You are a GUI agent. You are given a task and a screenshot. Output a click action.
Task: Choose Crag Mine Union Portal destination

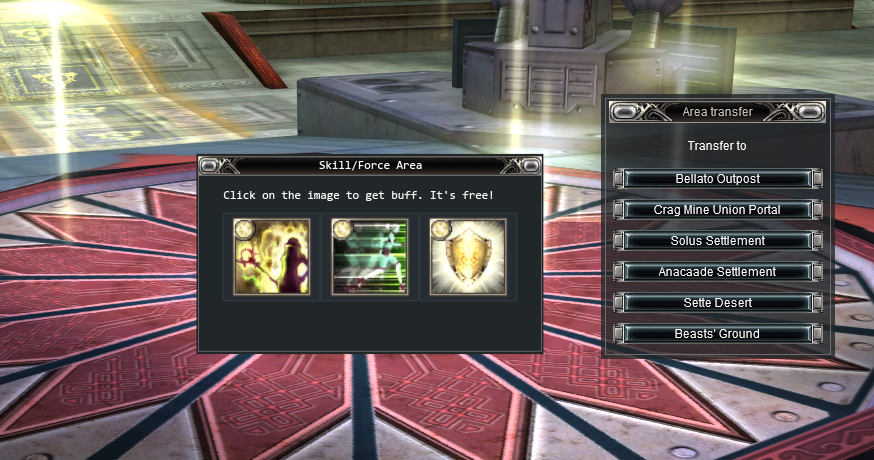pyautogui.click(x=718, y=210)
